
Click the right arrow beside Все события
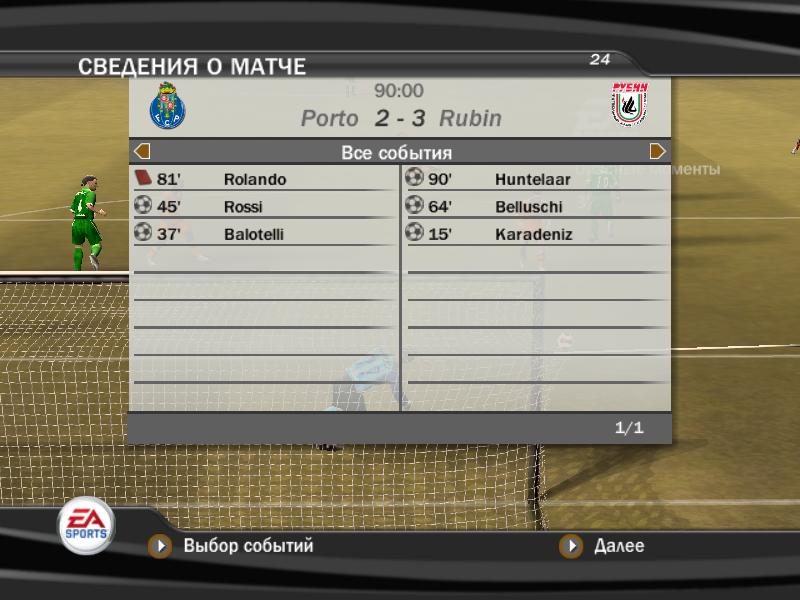tap(658, 152)
